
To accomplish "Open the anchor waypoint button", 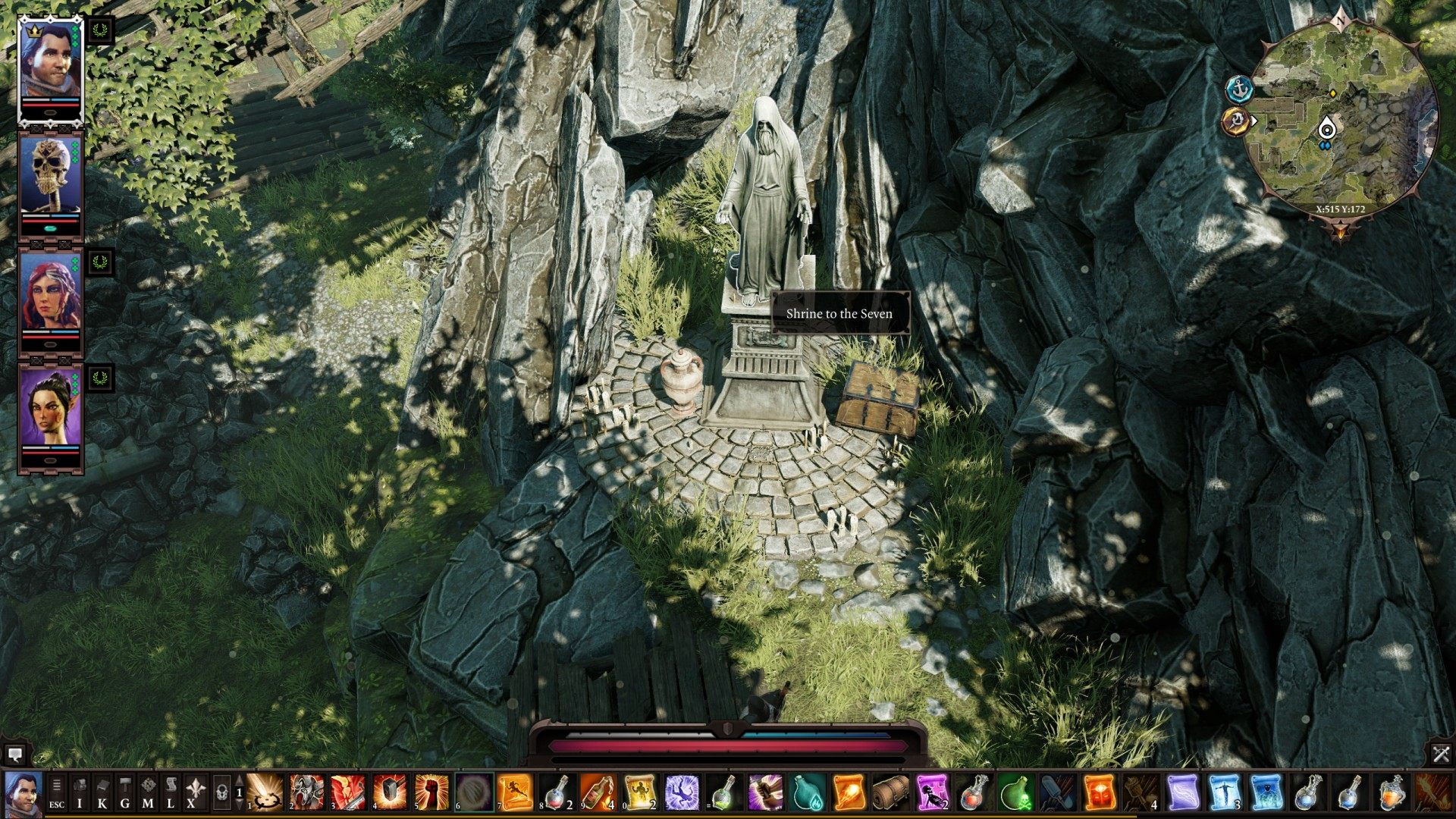I will point(1239,89).
